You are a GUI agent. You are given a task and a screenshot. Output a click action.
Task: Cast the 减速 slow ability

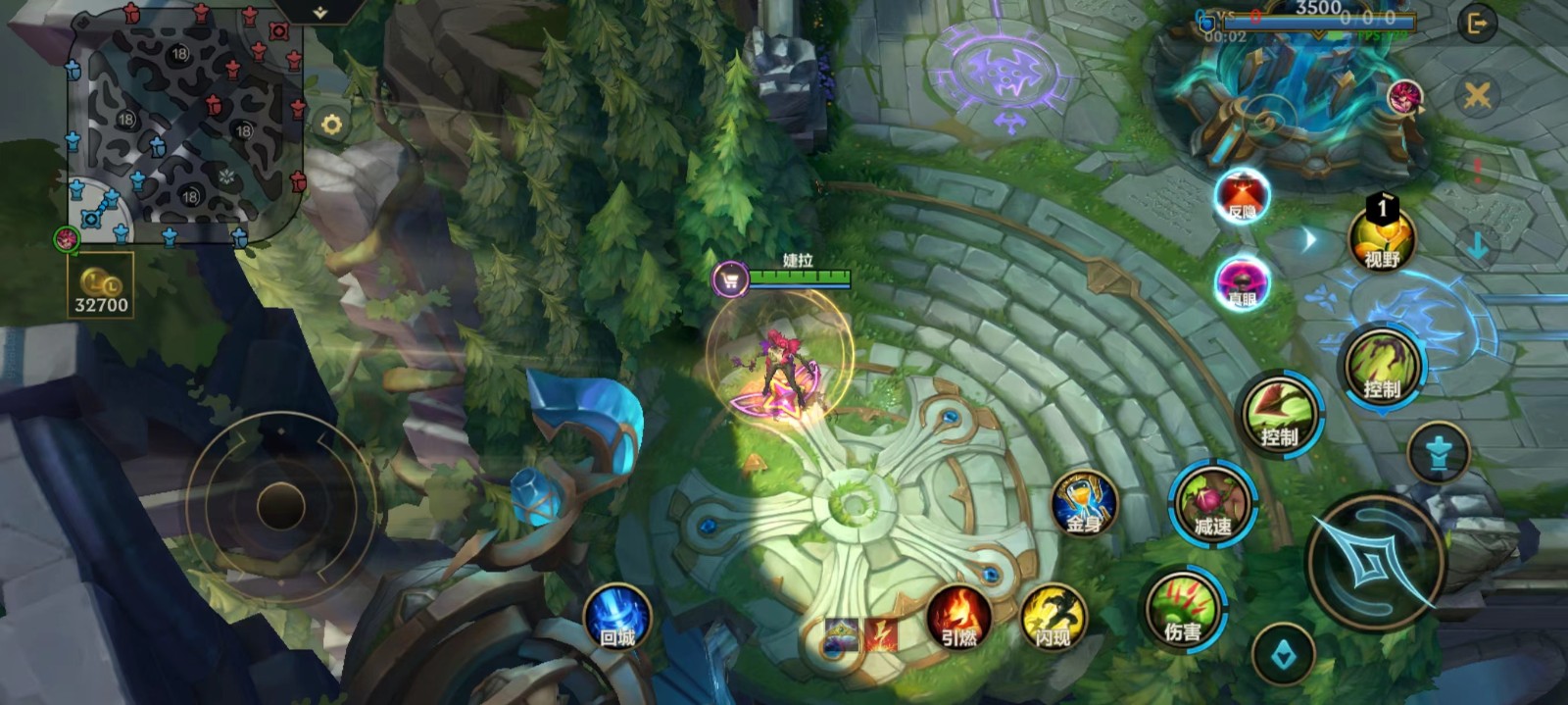point(1212,504)
